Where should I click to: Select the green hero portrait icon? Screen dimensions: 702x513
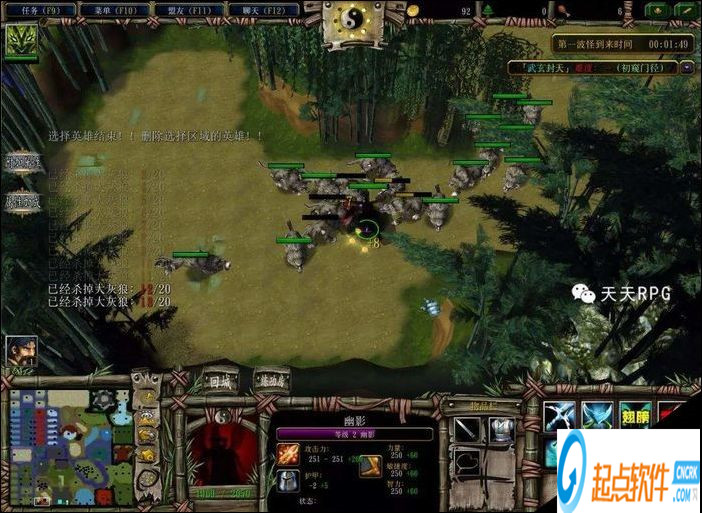tap(20, 41)
